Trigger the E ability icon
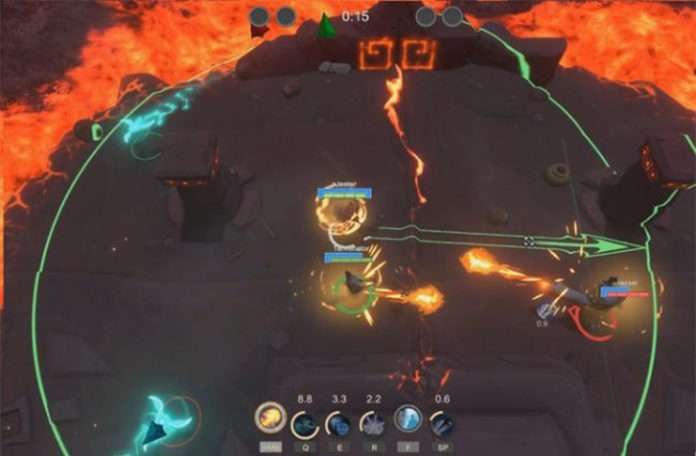This screenshot has height=456, width=696. point(338,423)
